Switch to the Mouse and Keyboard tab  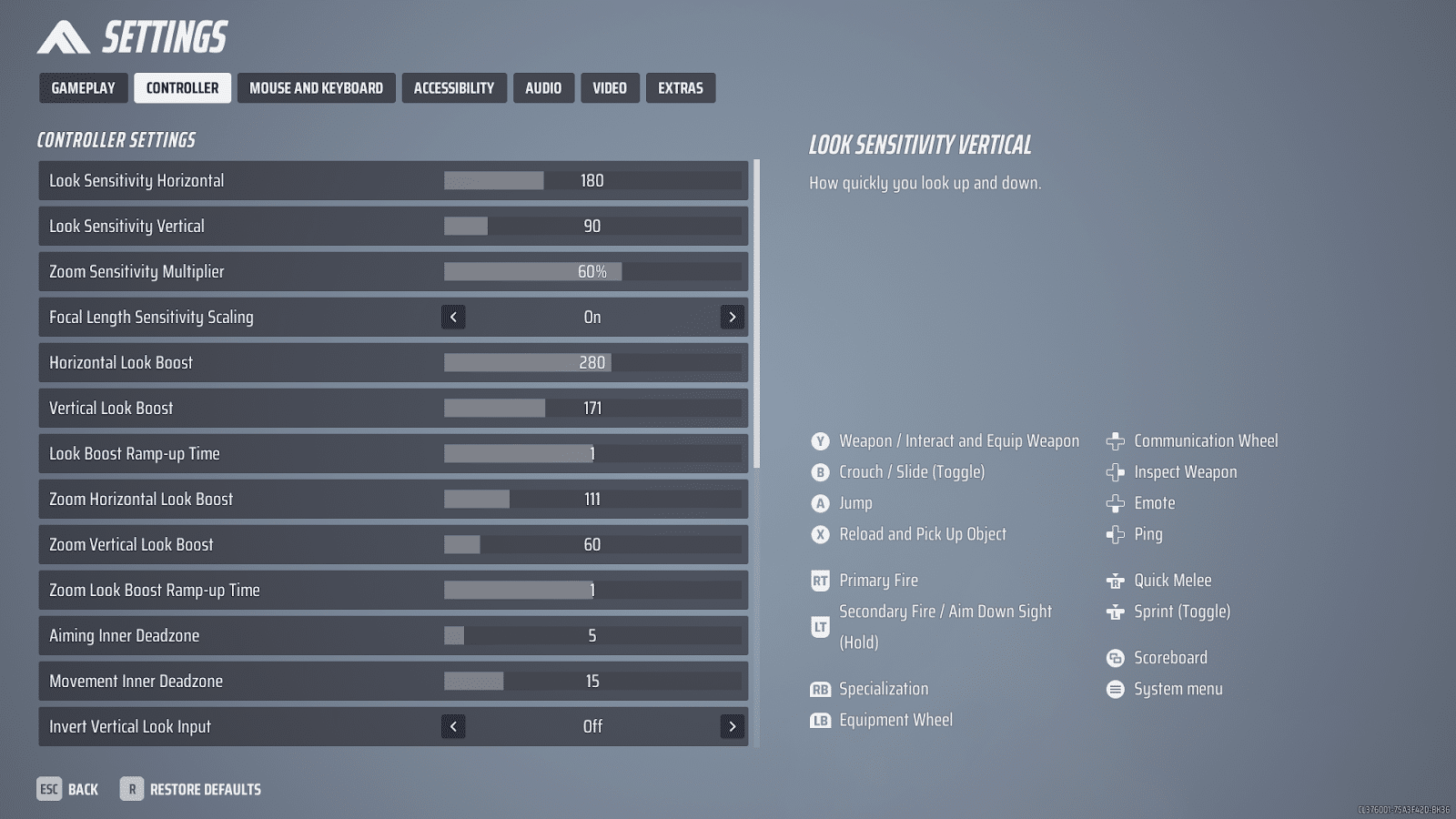316,87
